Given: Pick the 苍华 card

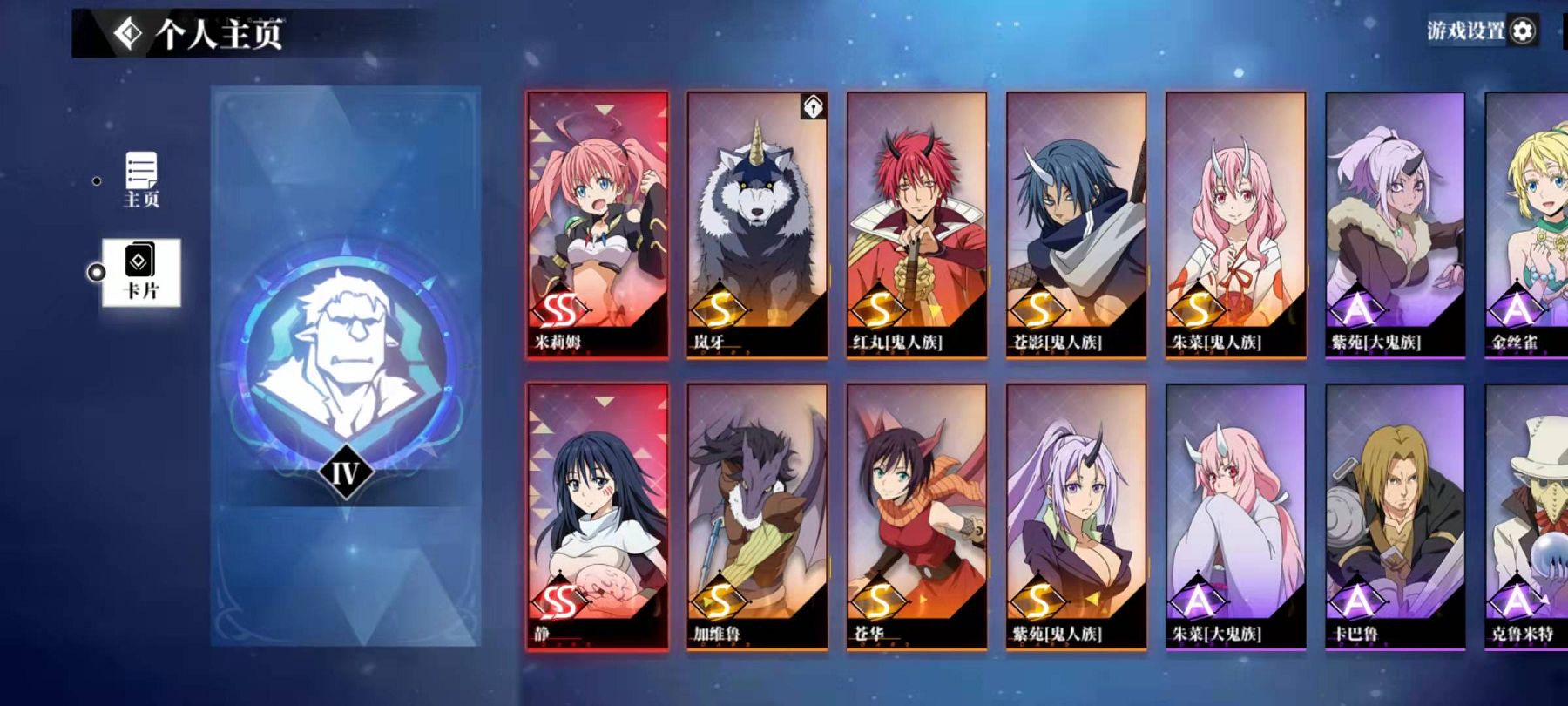Looking at the screenshot, I should (916, 516).
